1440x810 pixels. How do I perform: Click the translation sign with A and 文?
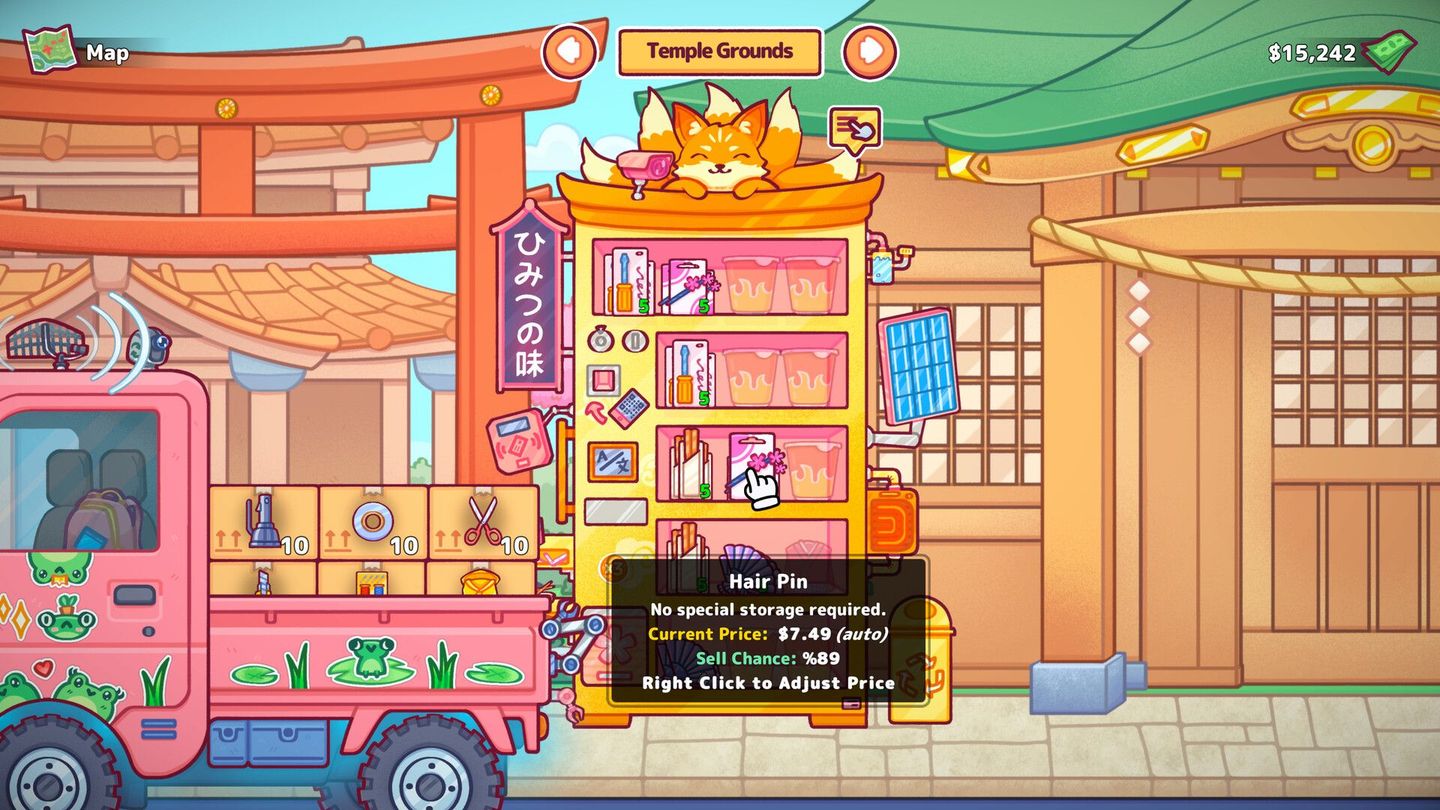[614, 460]
